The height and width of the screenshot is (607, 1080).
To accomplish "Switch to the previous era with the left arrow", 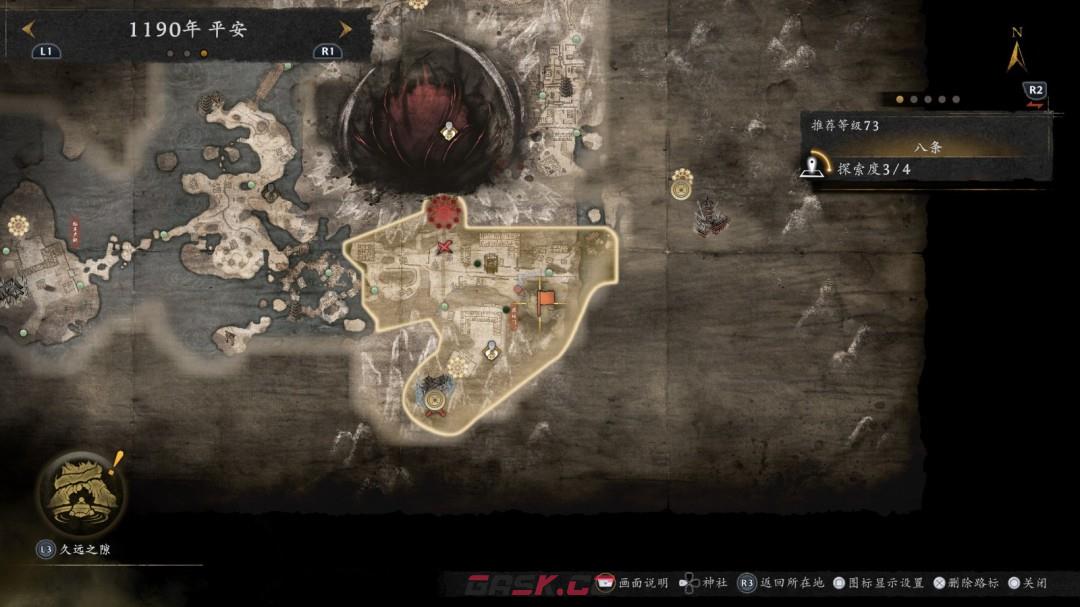I will coord(29,29).
